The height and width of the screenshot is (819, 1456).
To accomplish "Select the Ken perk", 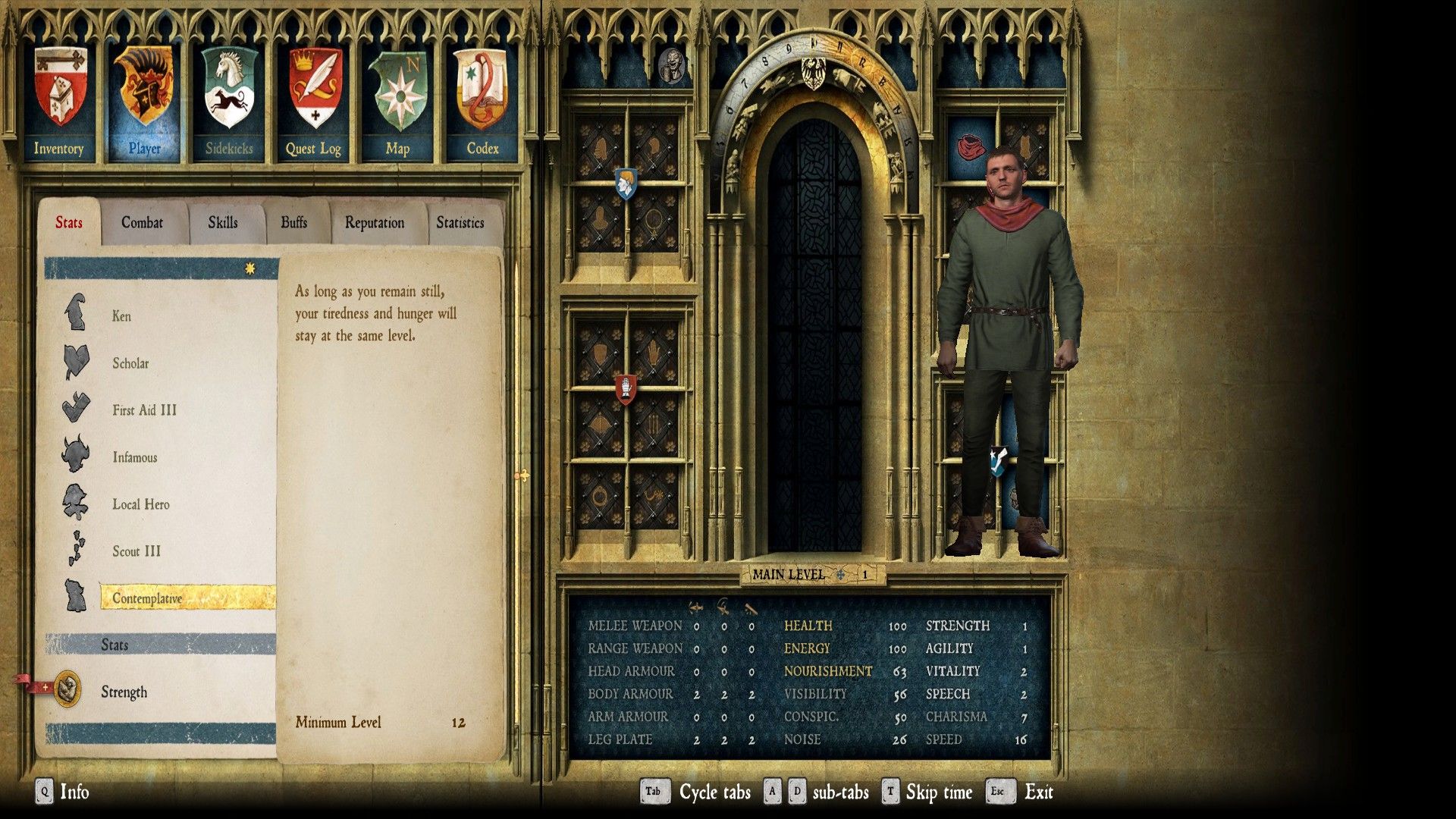I will pos(121,316).
